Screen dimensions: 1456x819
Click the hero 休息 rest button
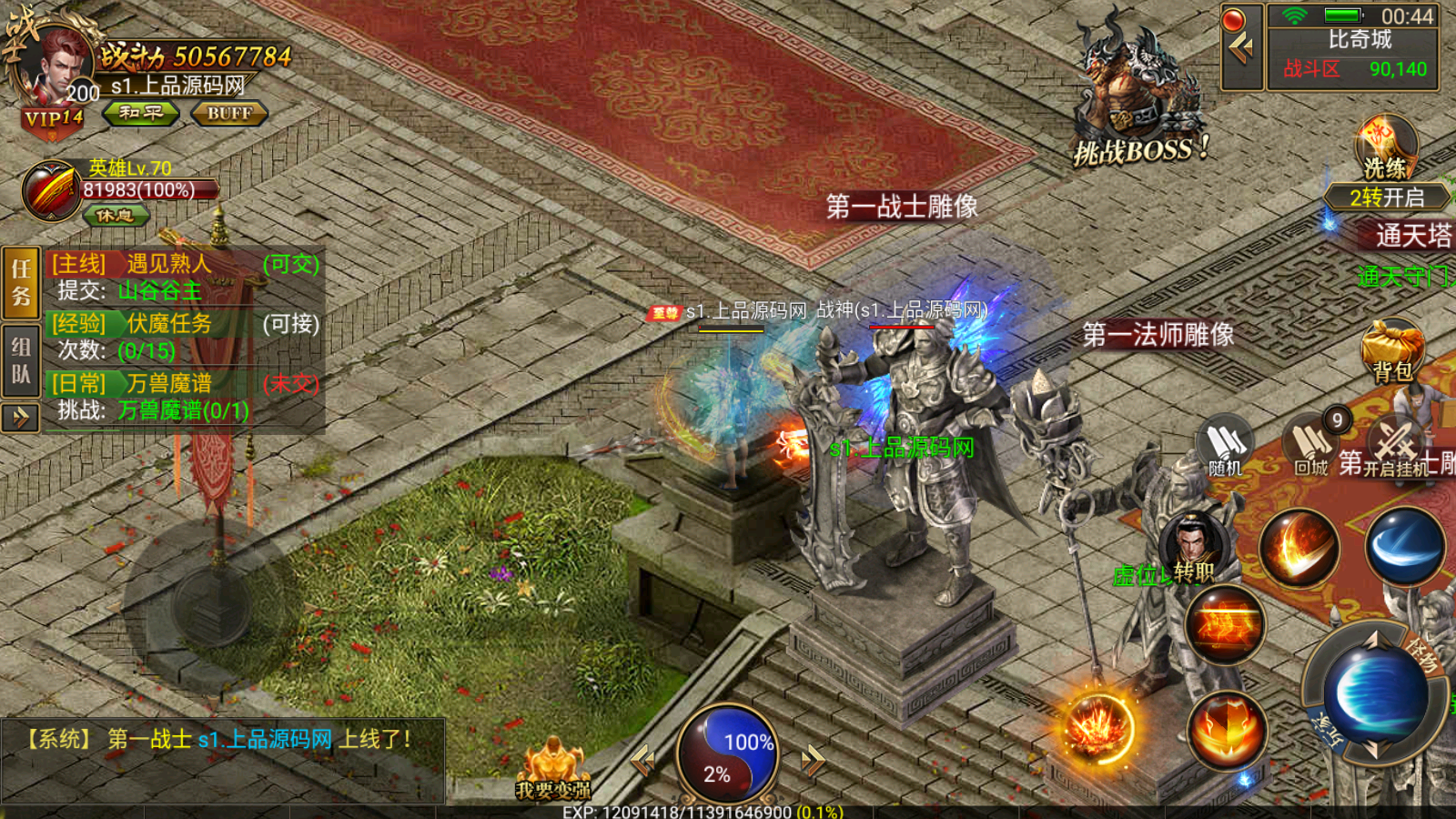pyautogui.click(x=116, y=216)
